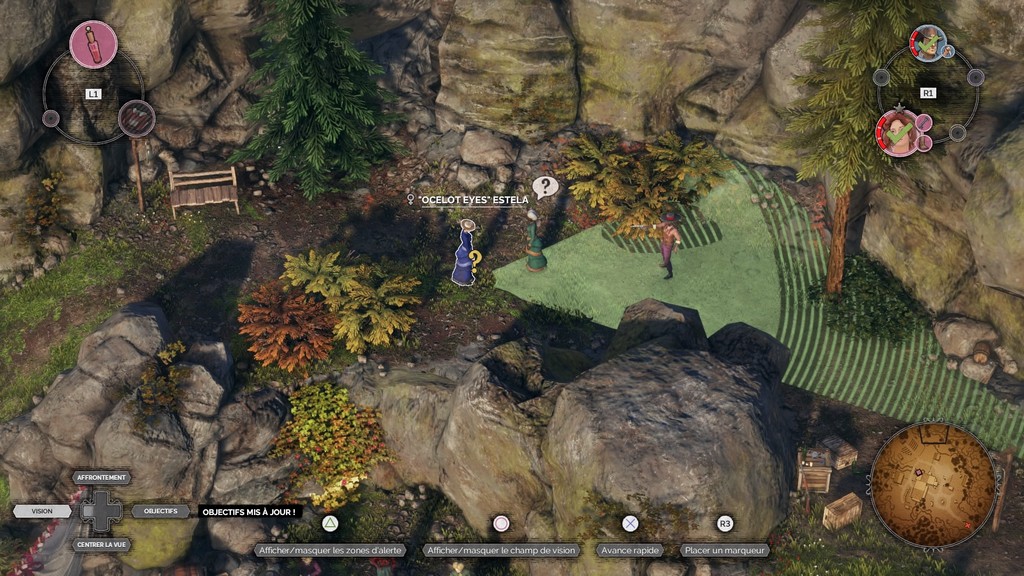Click Centrer la vue
Viewport: 1024px width, 576px height.
click(102, 545)
